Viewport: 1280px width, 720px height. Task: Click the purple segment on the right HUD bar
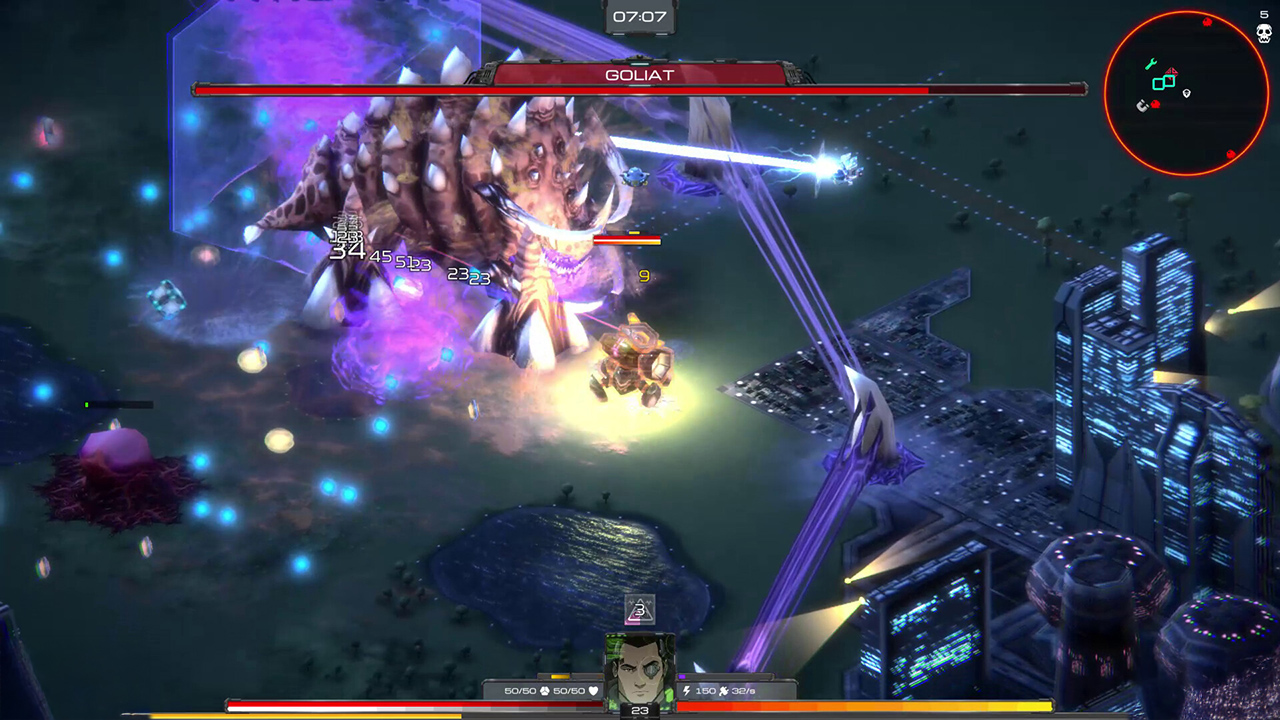pyautogui.click(x=684, y=676)
